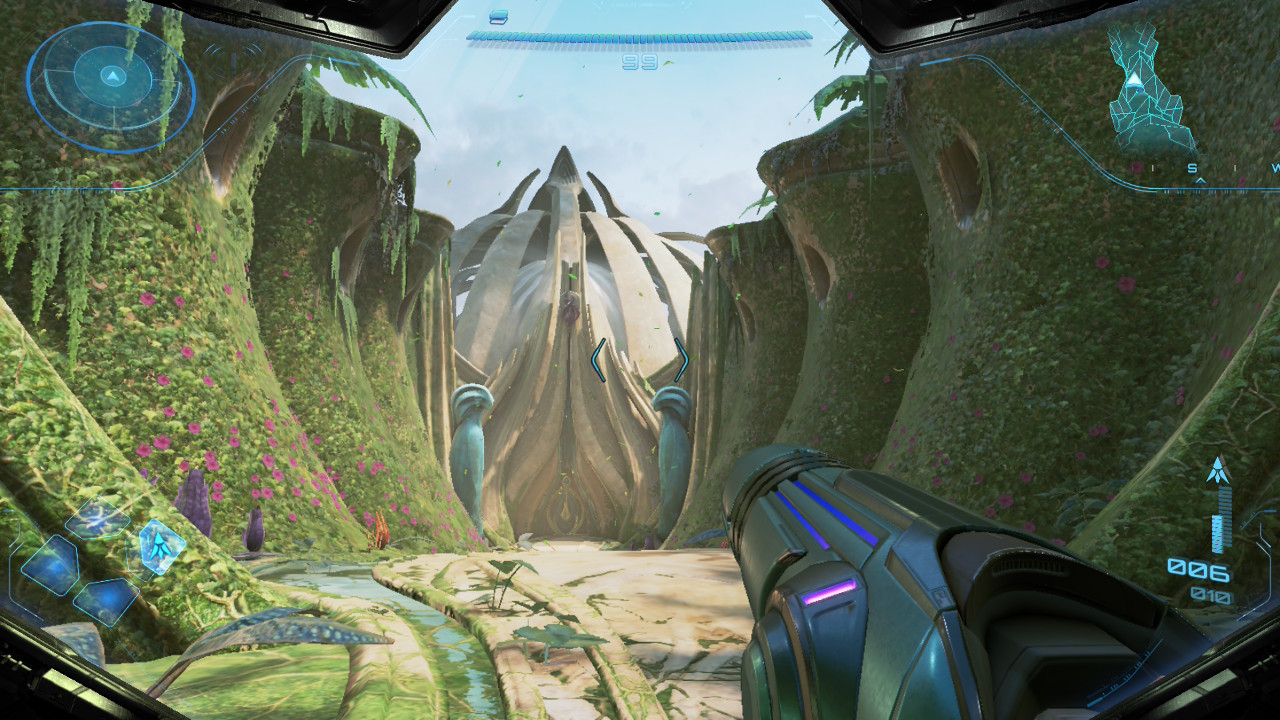The image size is (1280, 720).
Task: Select the bottom weapon slot in the selector diamond
Action: point(108,600)
